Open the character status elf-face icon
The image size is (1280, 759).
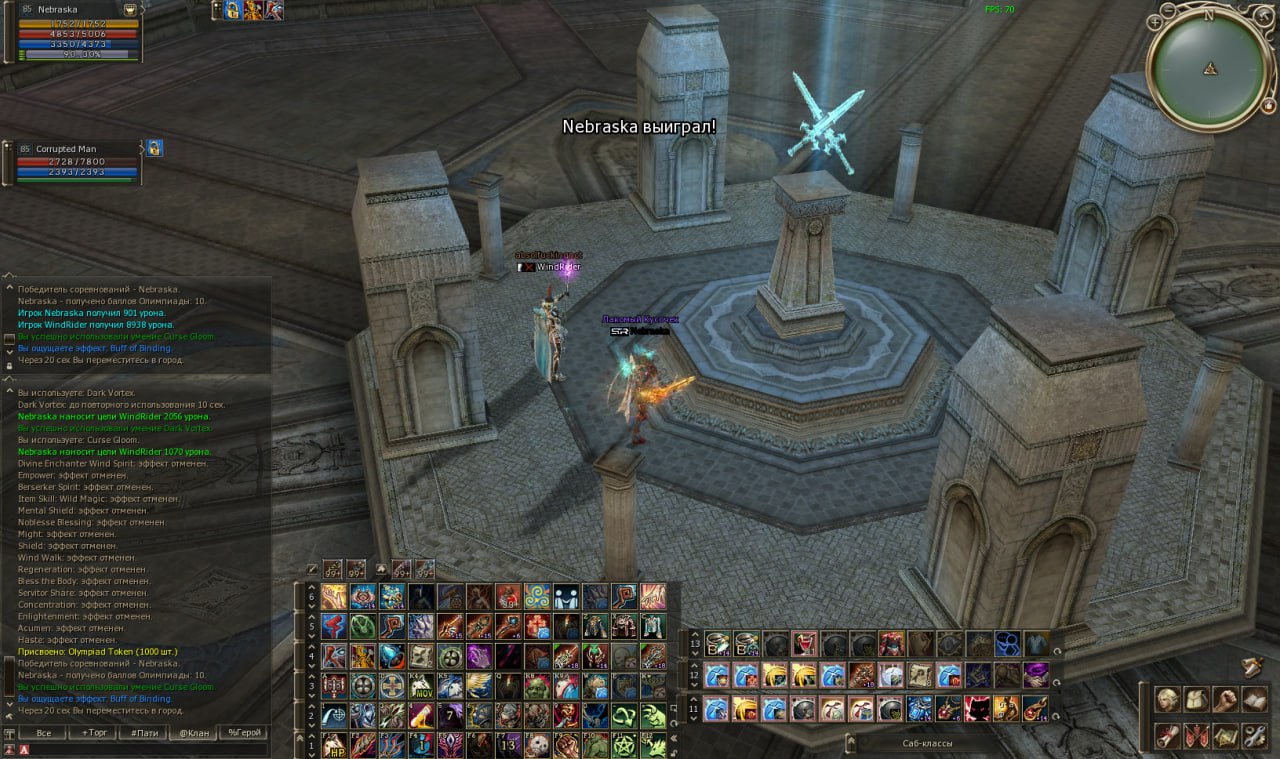pyautogui.click(x=1166, y=699)
